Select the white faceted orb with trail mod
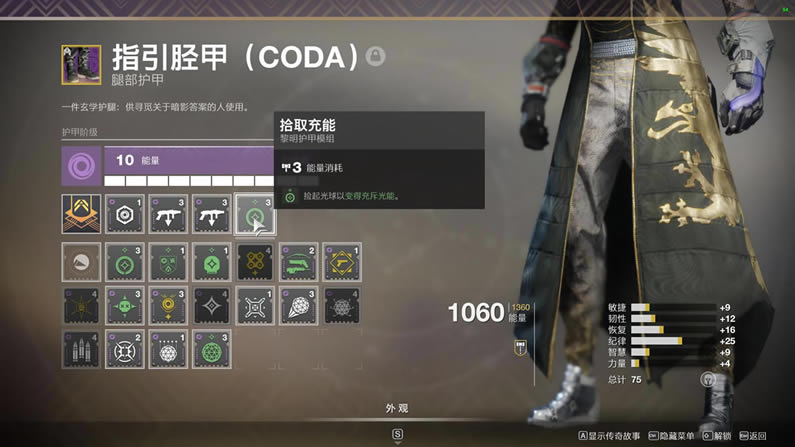The width and height of the screenshot is (795, 447). [x=298, y=307]
